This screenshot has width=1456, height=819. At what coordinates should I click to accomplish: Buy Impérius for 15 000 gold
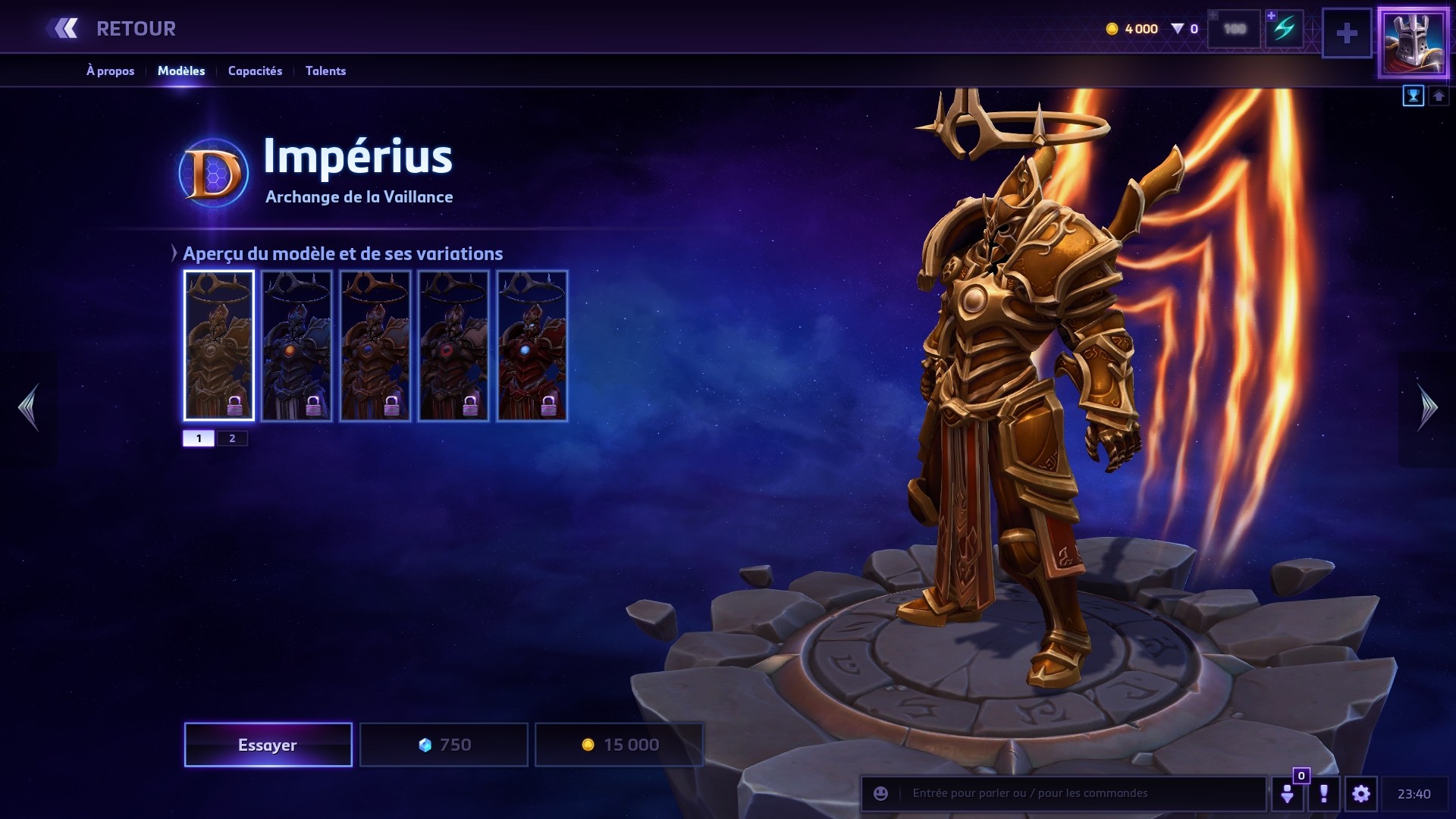(x=619, y=745)
